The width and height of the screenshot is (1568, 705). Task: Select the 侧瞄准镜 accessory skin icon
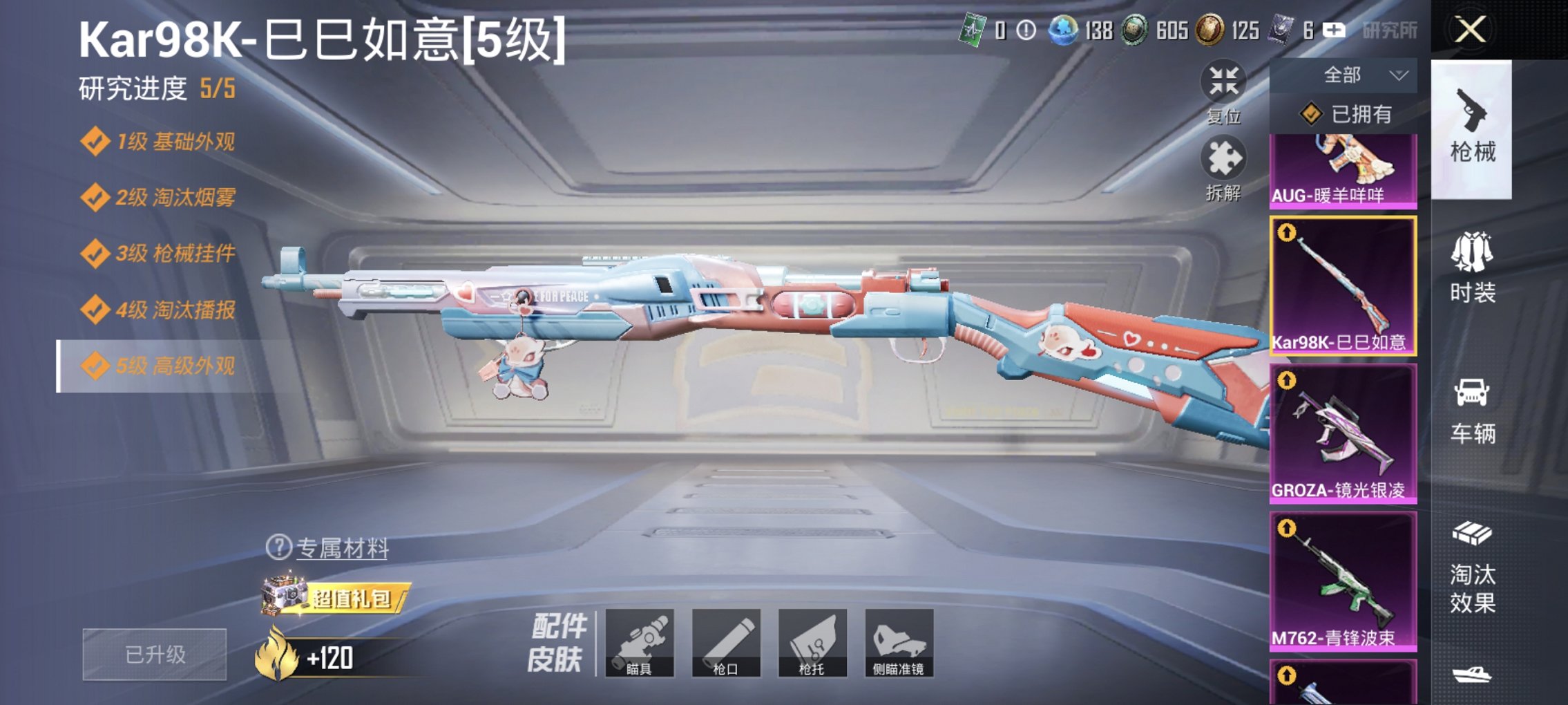(900, 641)
